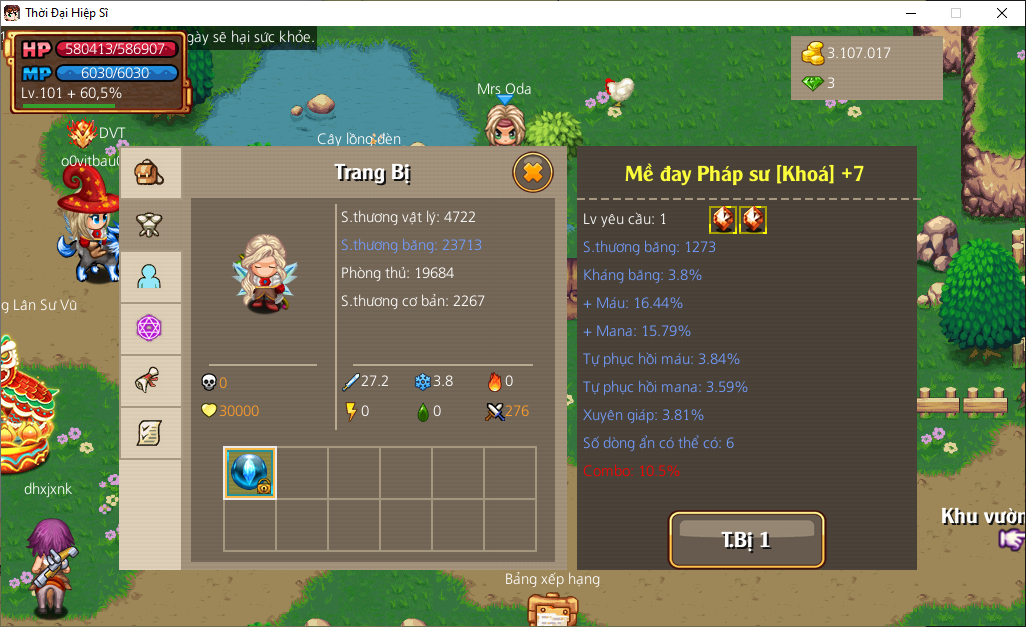The height and width of the screenshot is (627, 1026).
Task: Click the second orange gem socket icon
Action: (x=753, y=220)
